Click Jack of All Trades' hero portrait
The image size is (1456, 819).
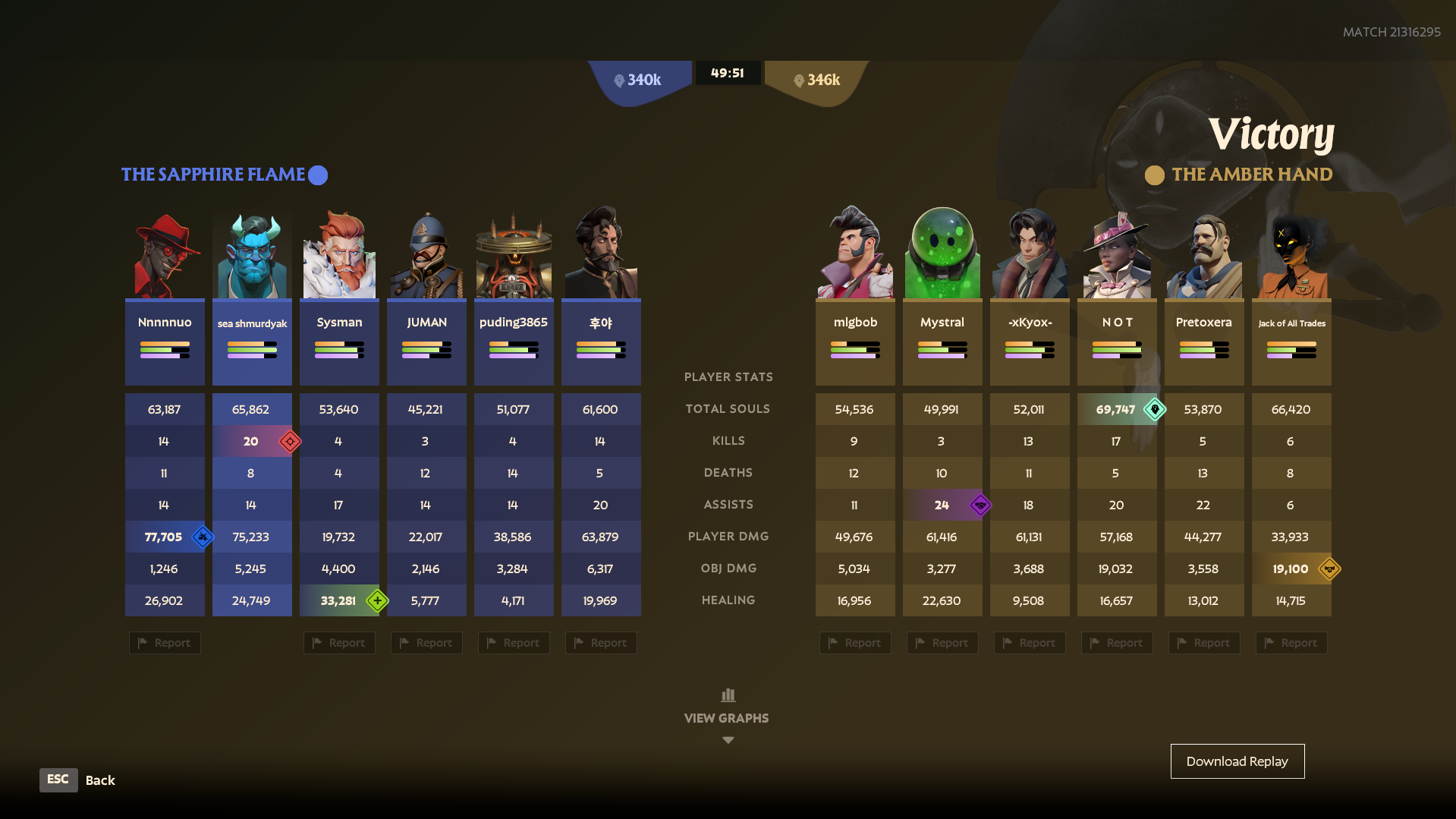coord(1291,255)
